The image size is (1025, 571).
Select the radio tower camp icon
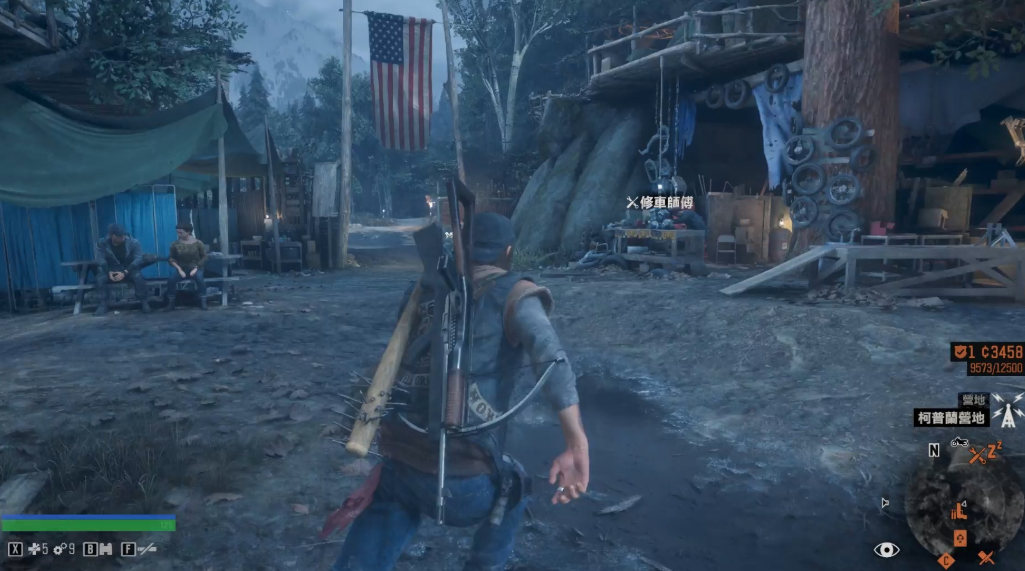click(x=1009, y=414)
